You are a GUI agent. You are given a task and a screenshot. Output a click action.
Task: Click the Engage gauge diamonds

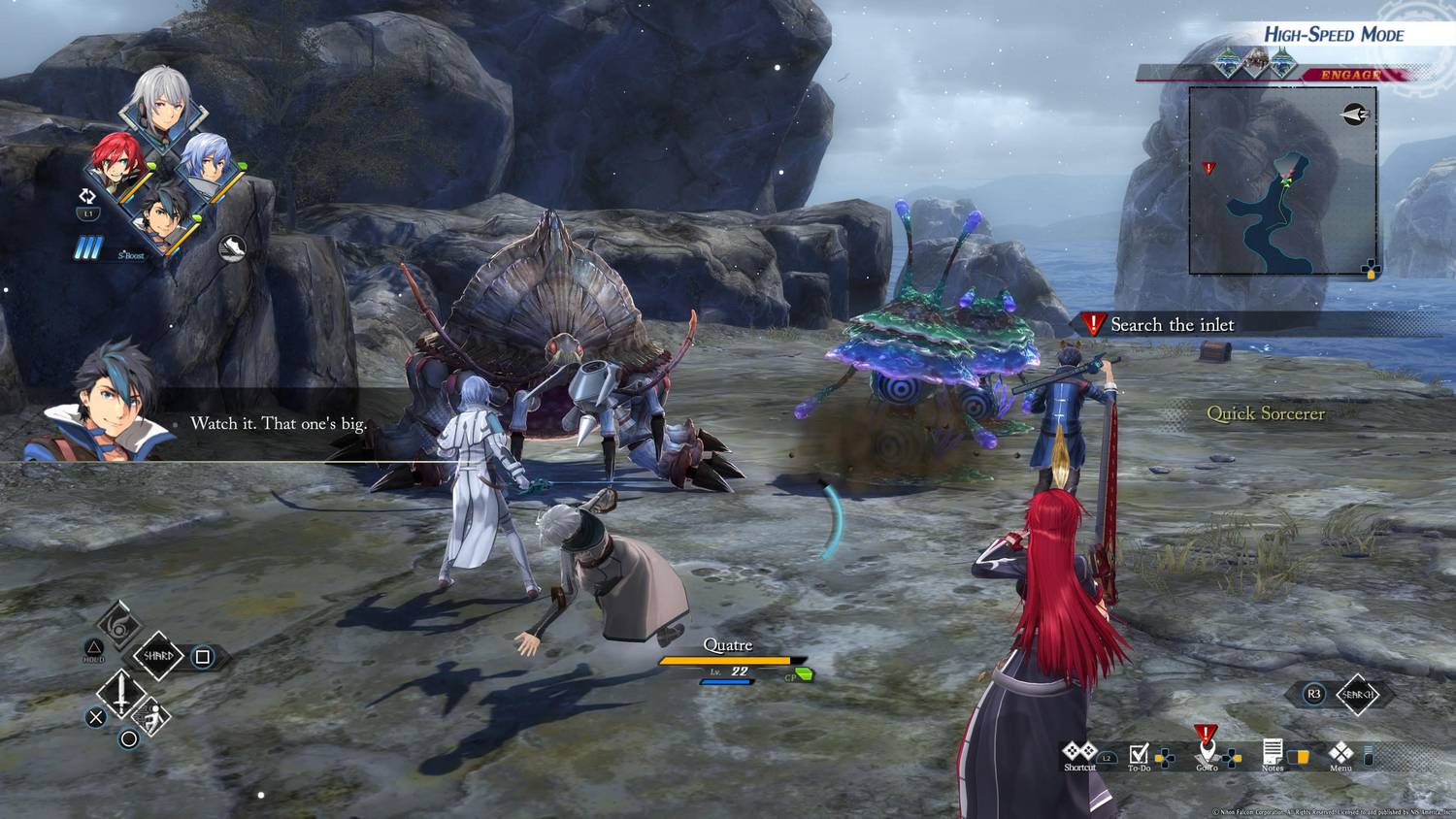[1254, 64]
